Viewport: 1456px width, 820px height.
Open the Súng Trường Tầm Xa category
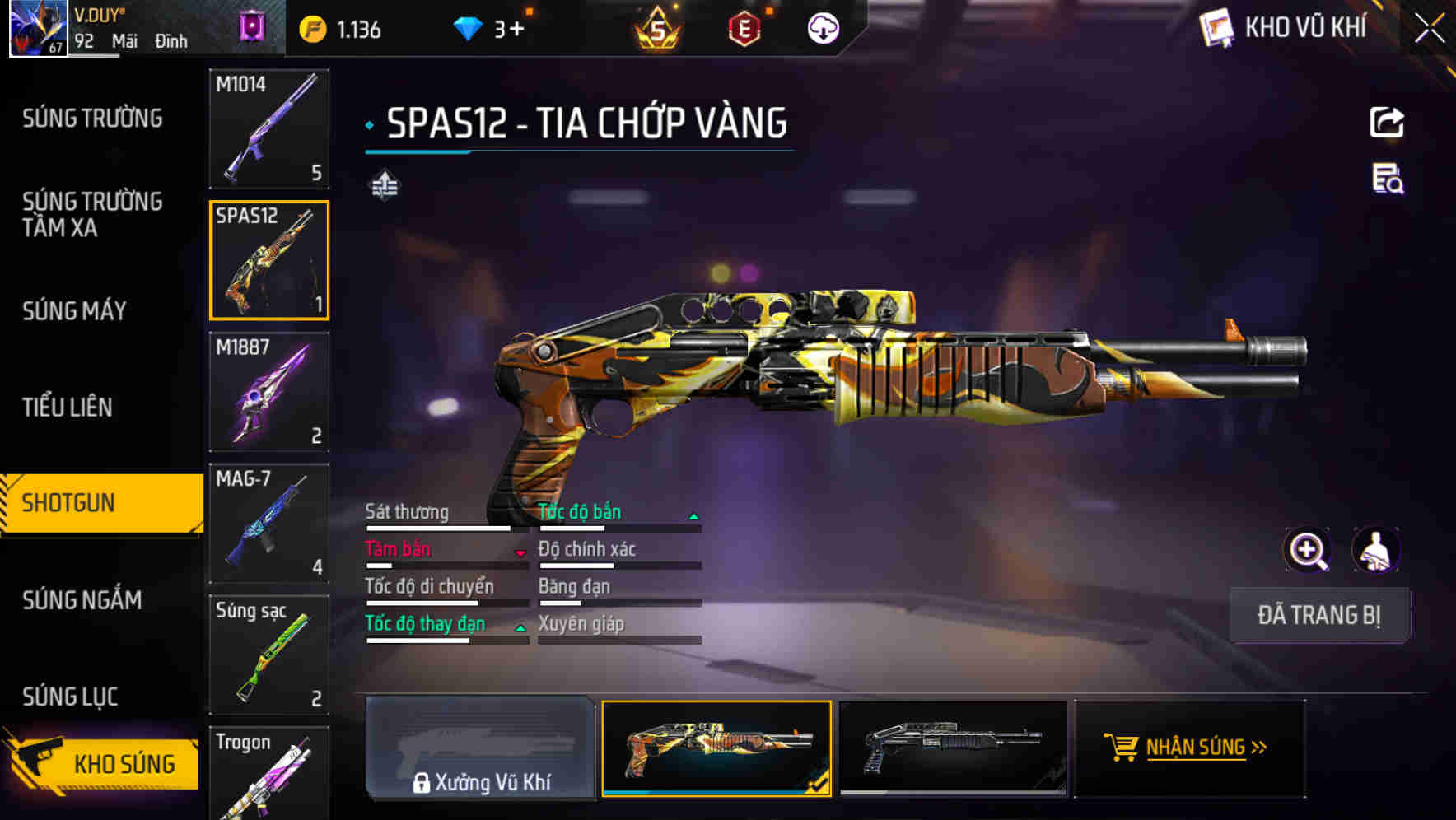coord(92,214)
